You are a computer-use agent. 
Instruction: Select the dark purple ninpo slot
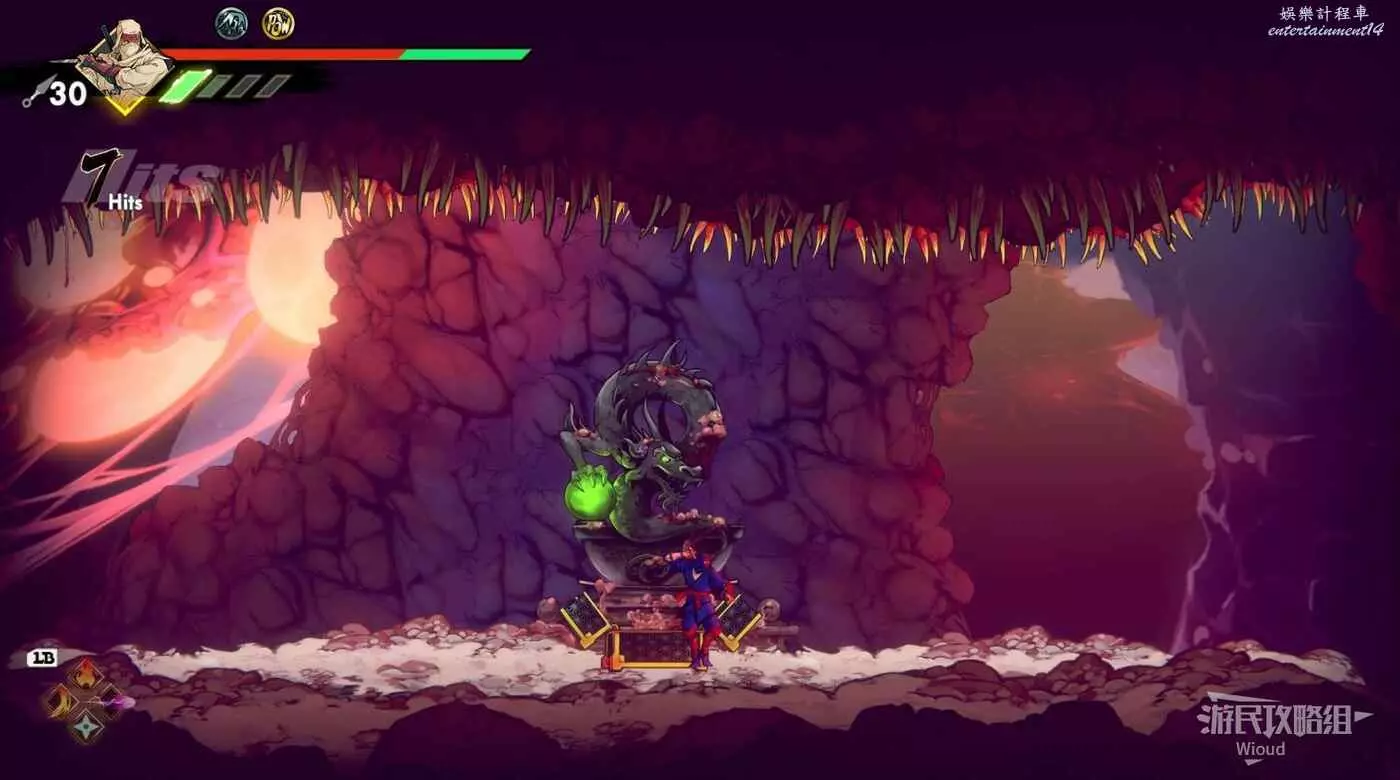tap(112, 701)
